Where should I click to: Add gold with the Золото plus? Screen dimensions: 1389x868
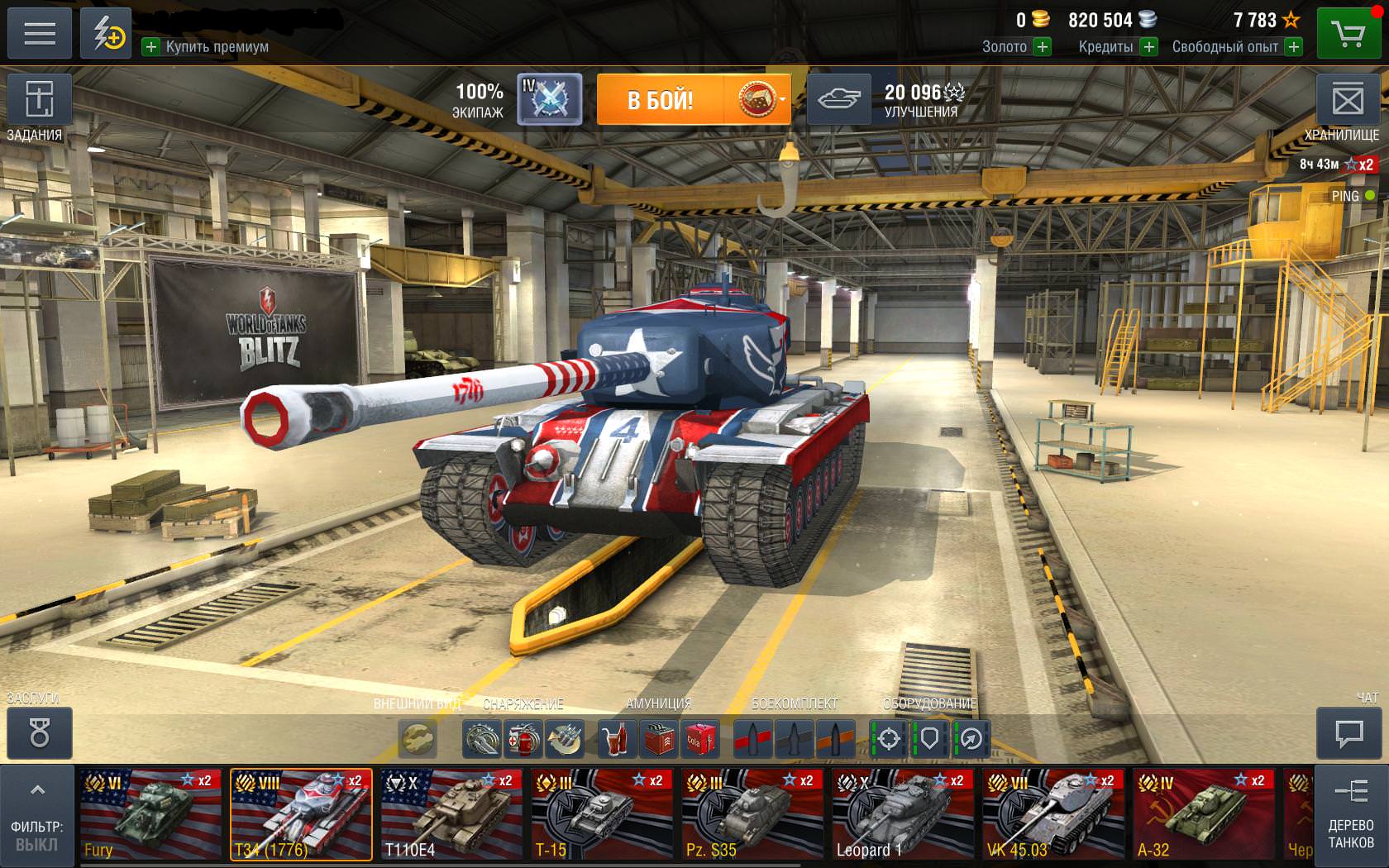tap(1043, 47)
